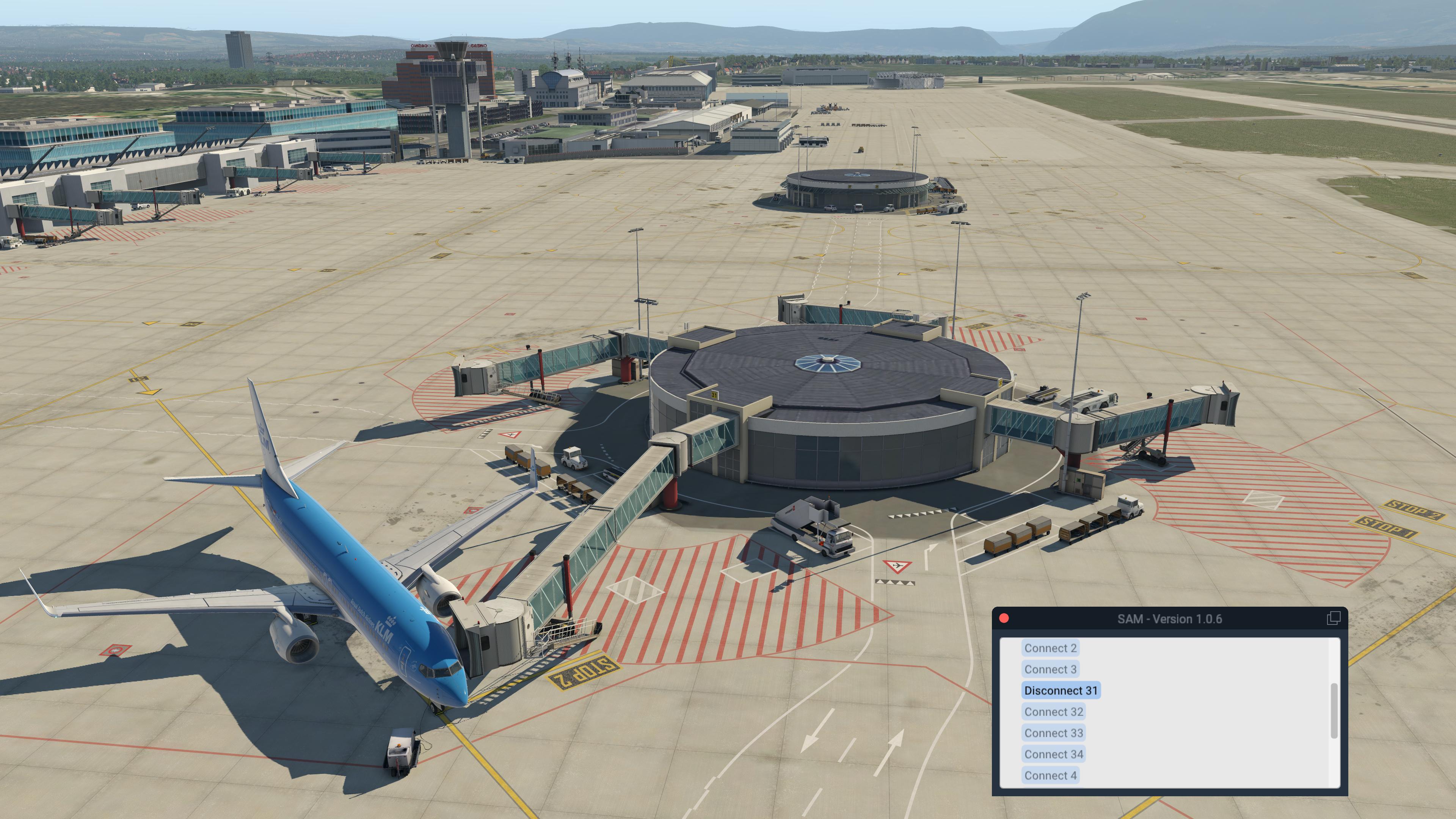Select Connect 3 in the list
Image resolution: width=1456 pixels, height=819 pixels.
click(x=1050, y=669)
